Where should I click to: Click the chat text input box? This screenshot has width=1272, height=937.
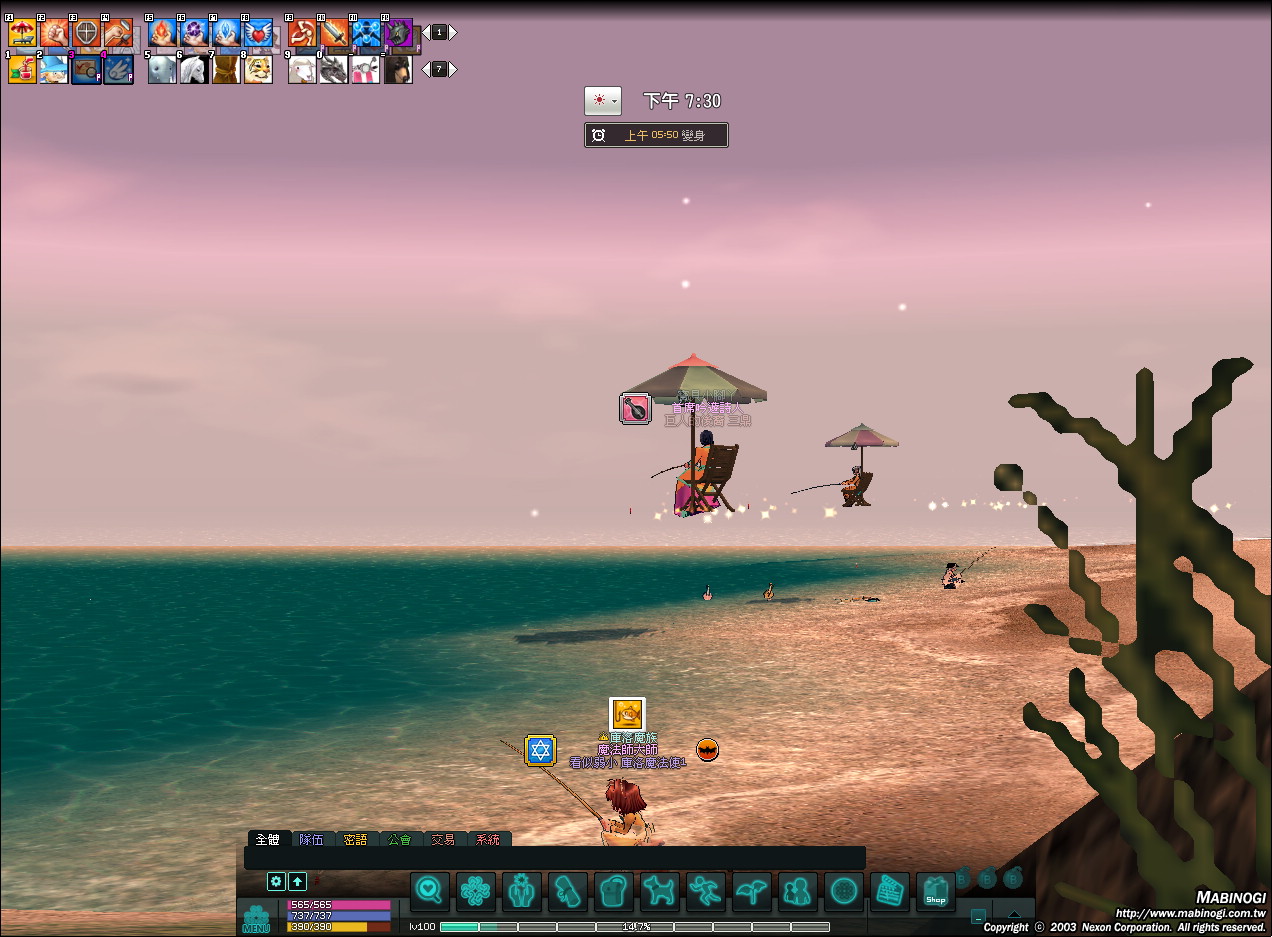pos(555,858)
